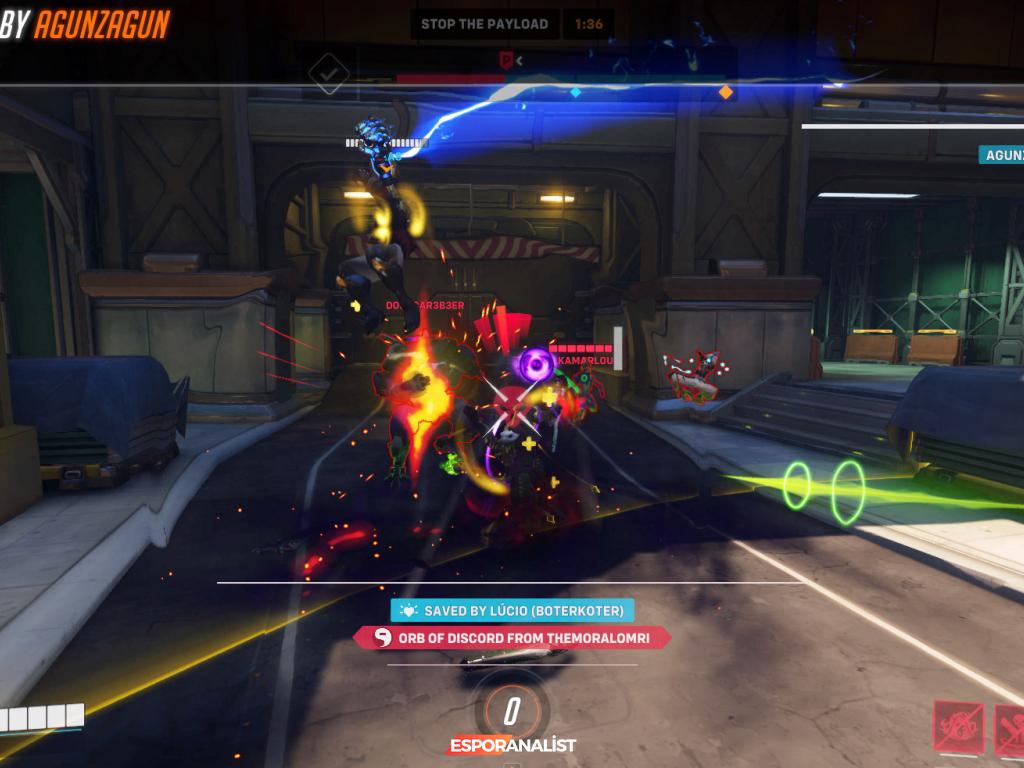Click the orange diamond checkpoint marker
The image size is (1024, 768).
726,92
